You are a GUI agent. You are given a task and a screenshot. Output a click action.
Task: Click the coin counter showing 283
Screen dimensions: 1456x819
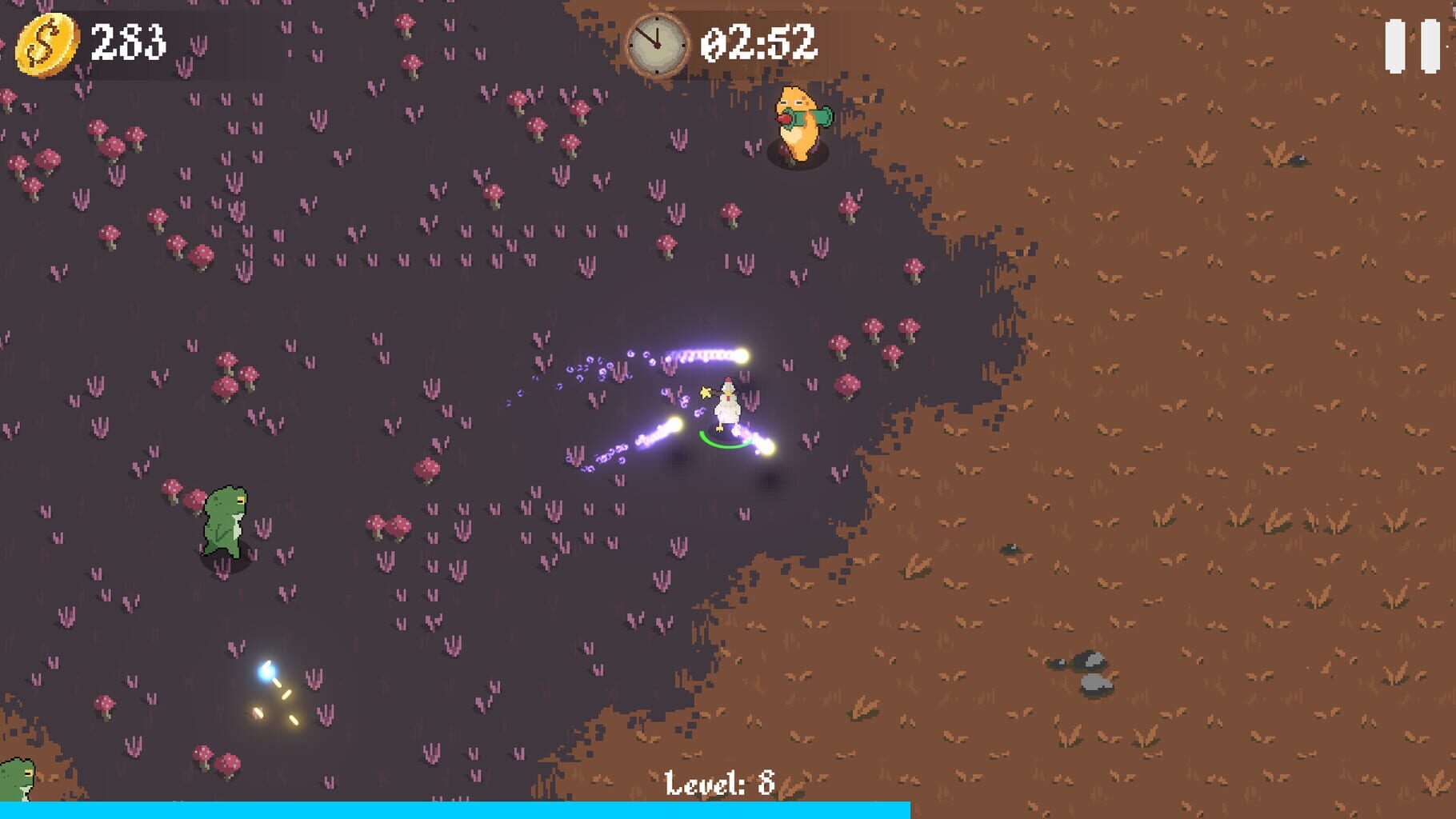coord(128,44)
